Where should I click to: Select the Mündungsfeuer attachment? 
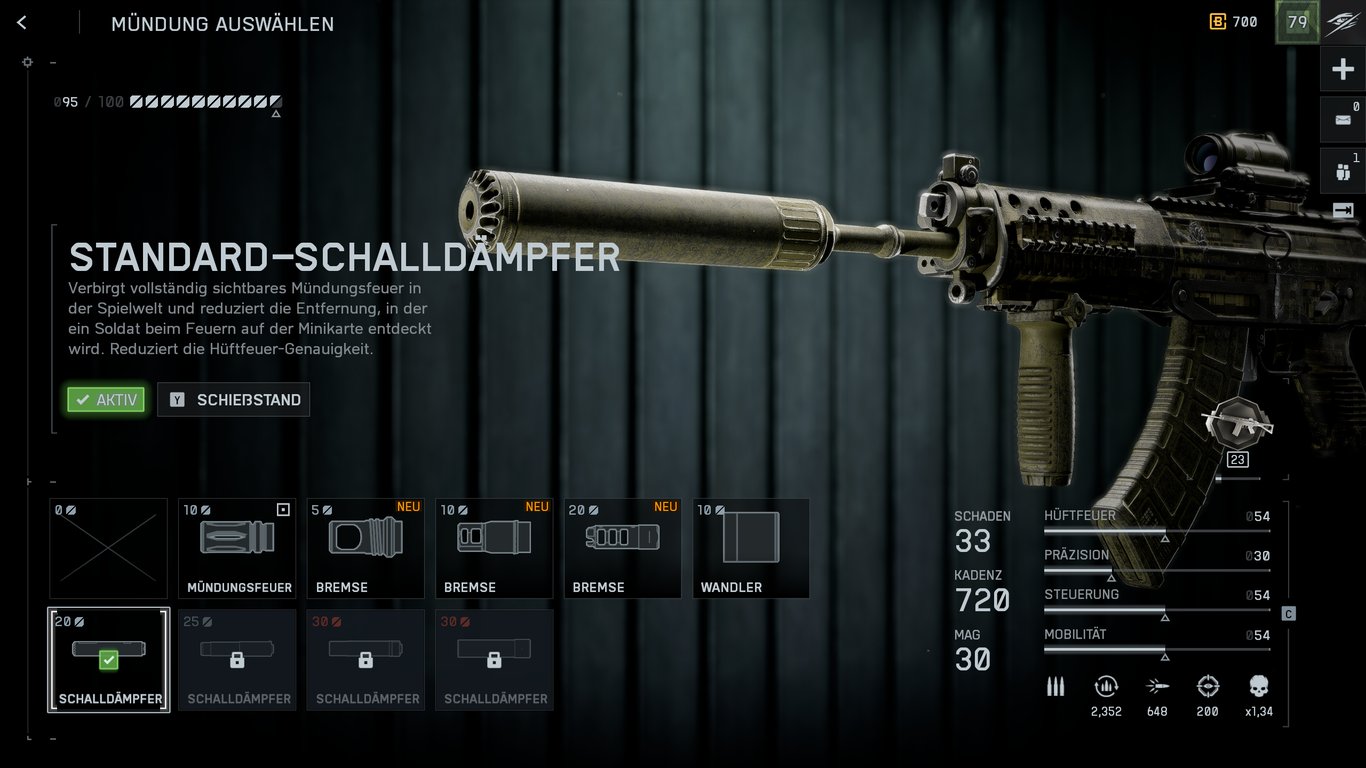point(237,548)
